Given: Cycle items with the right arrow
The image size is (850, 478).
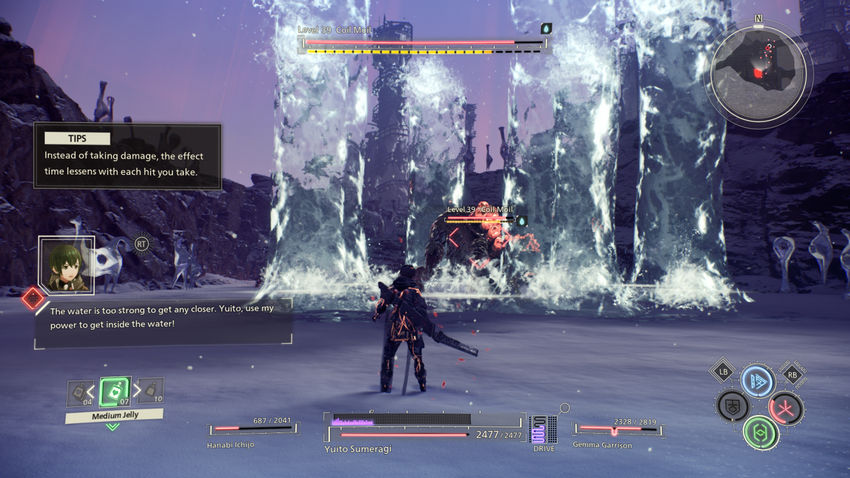Looking at the screenshot, I should 133,391.
